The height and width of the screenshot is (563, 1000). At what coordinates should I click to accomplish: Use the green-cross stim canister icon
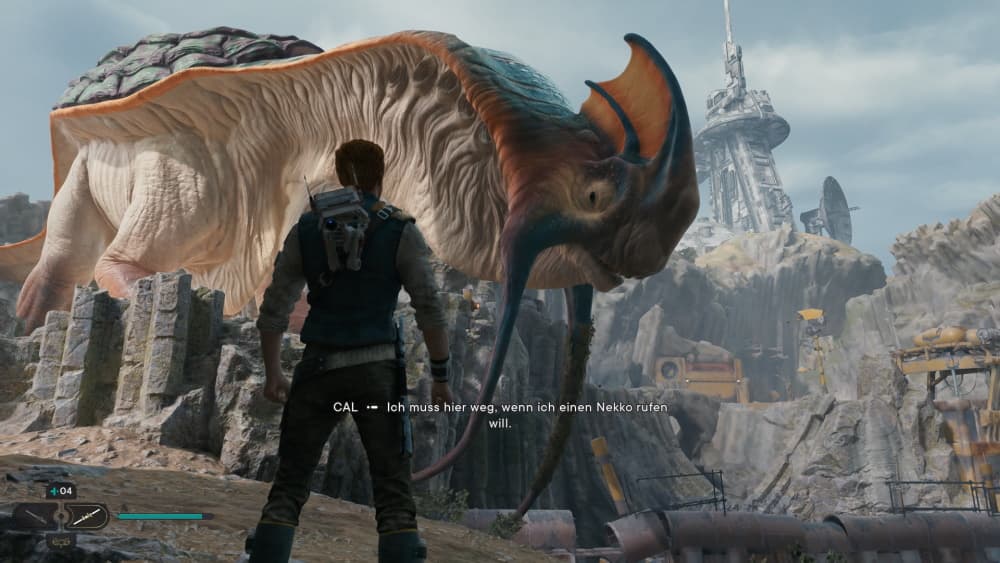(x=53, y=491)
